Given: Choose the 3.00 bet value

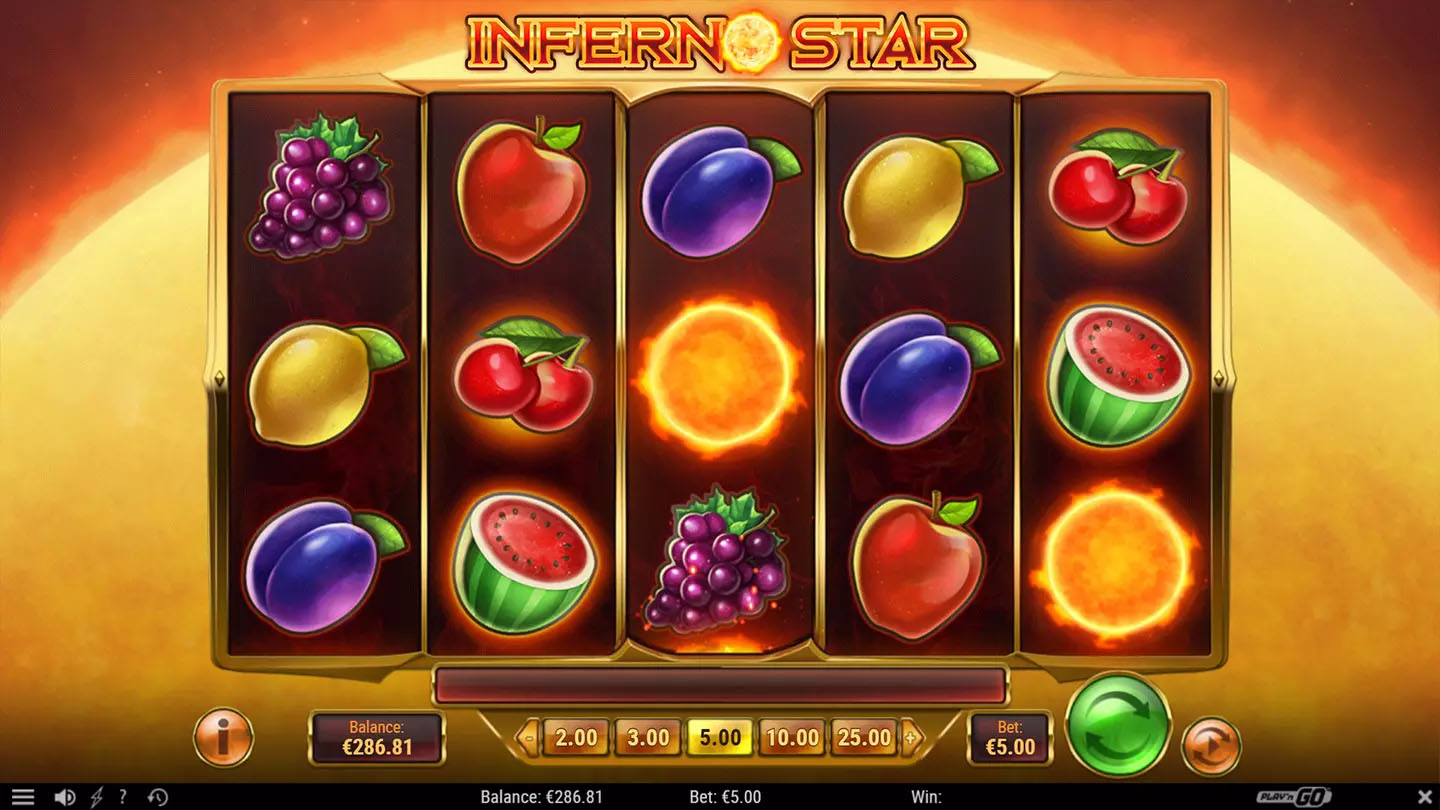Looking at the screenshot, I should tap(648, 738).
